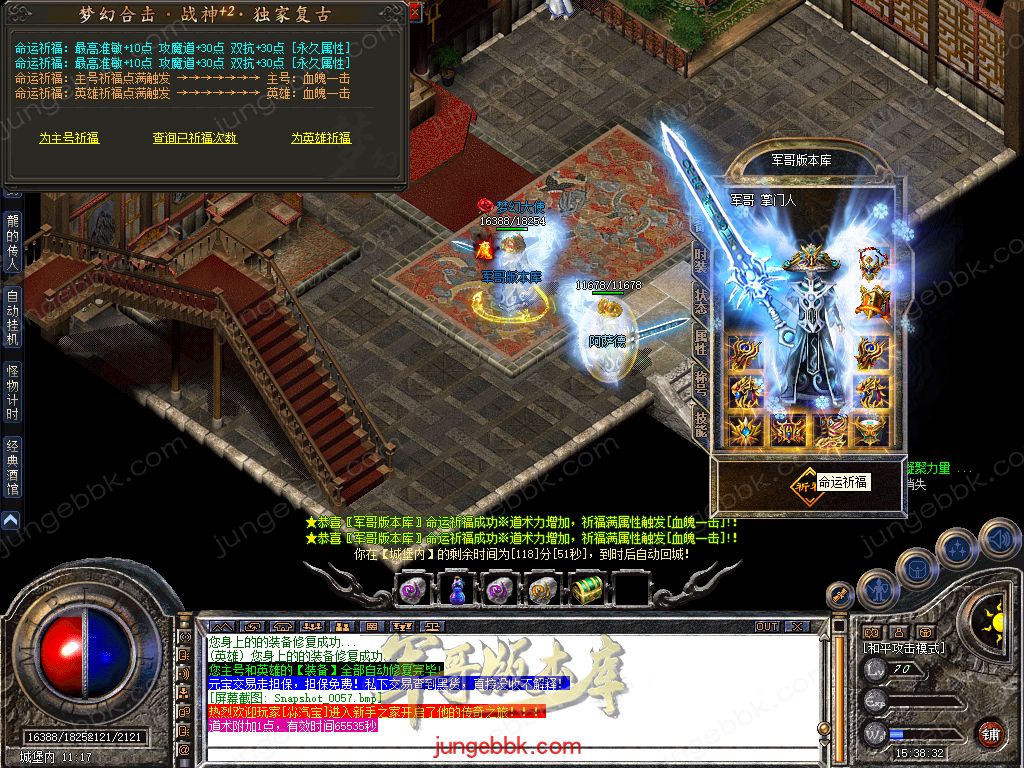Switch to the 属性 tab

[x=701, y=342]
